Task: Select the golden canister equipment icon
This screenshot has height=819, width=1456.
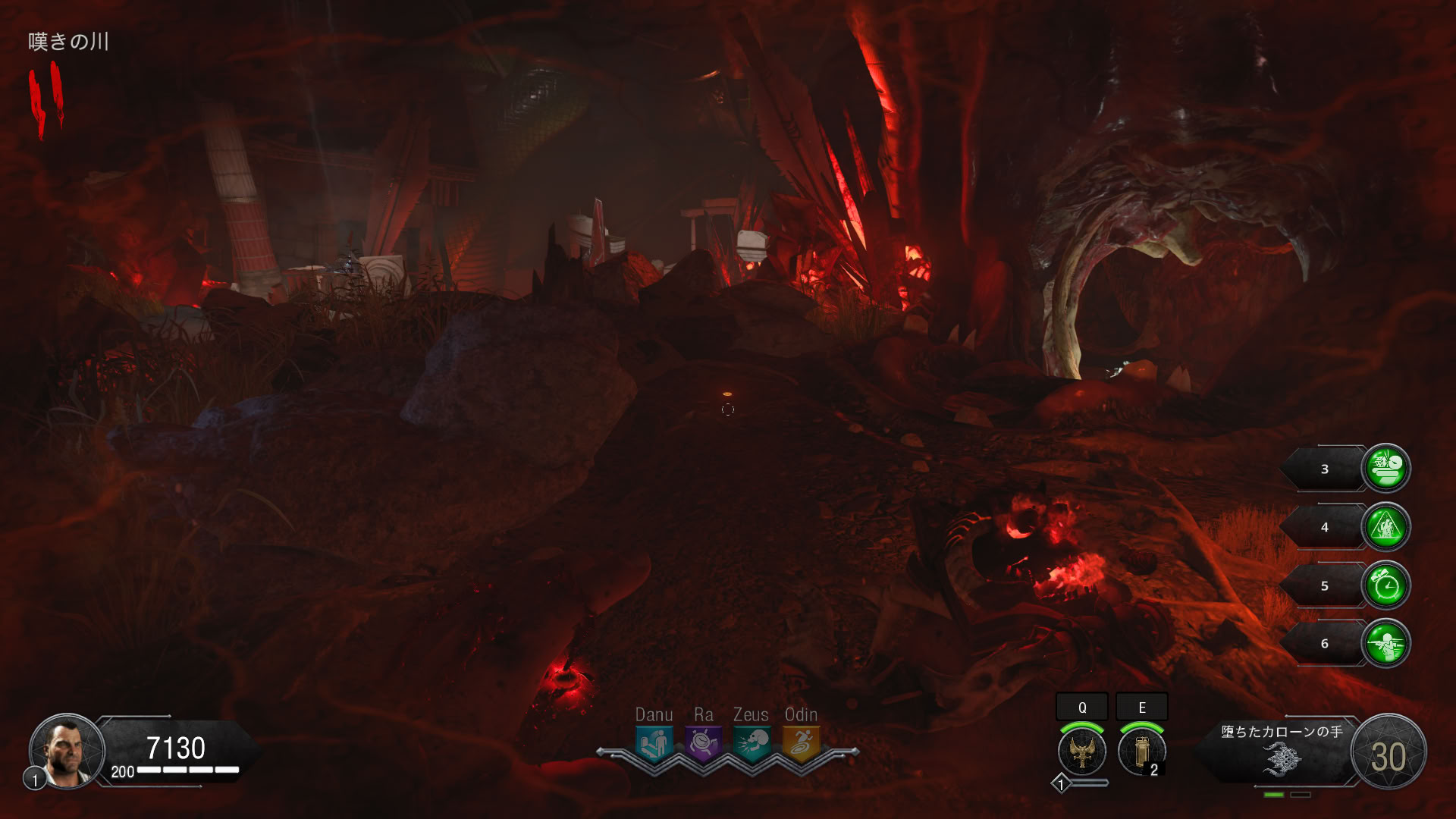Action: [x=1141, y=751]
